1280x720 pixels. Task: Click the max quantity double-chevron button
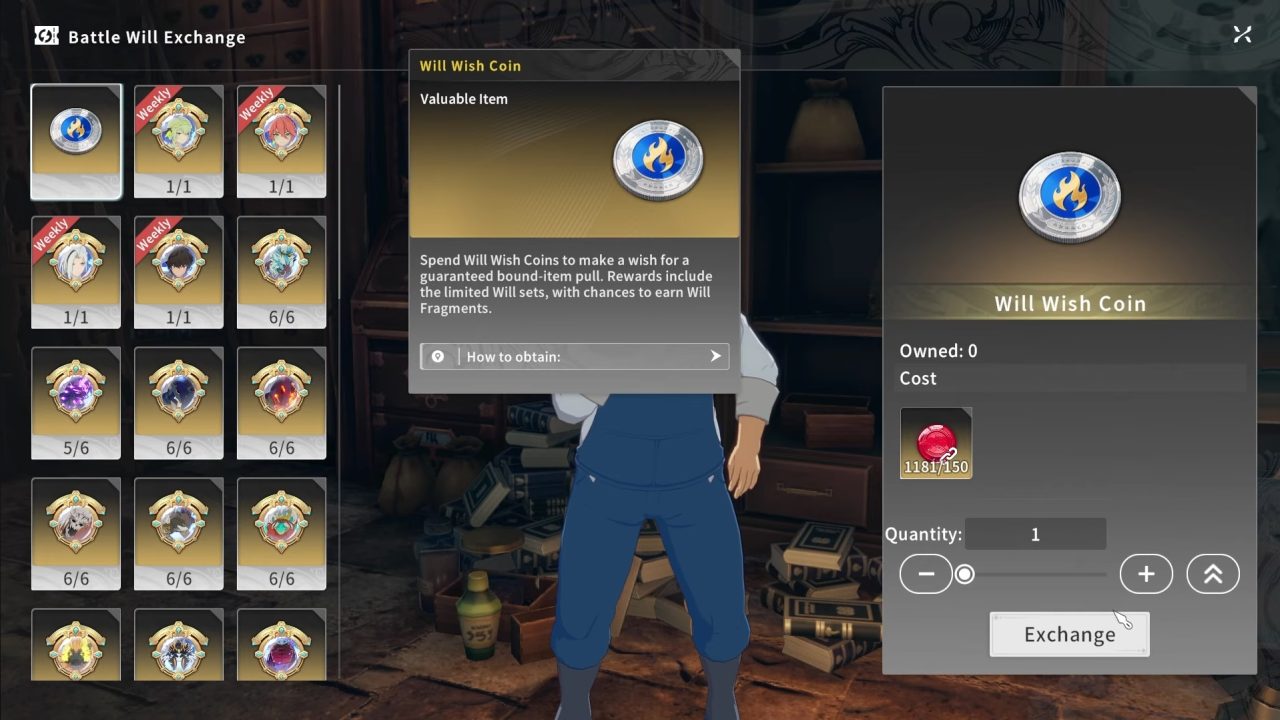tap(1213, 573)
